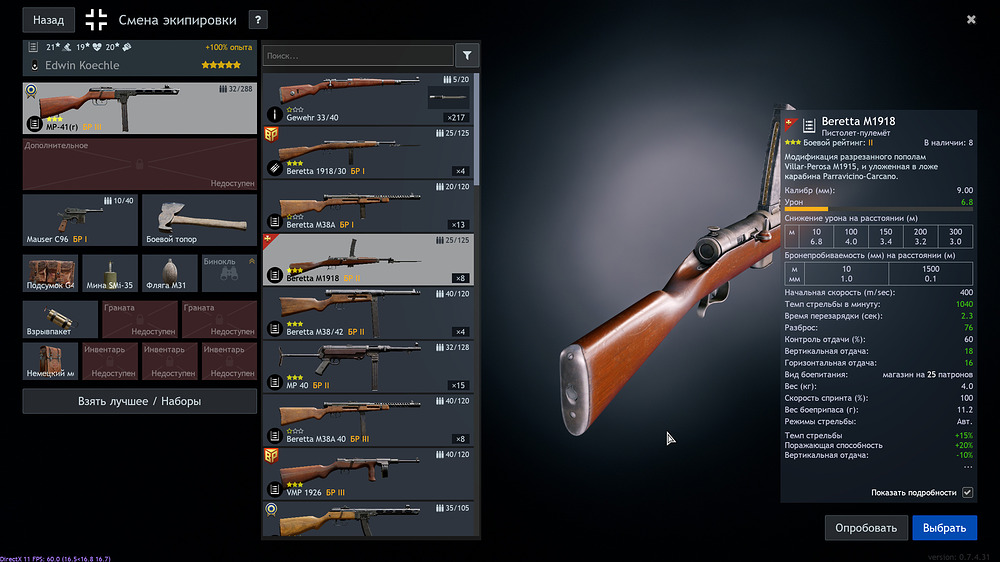This screenshot has height=562, width=1000.
Task: Go back with the Назад button
Action: tap(48, 19)
